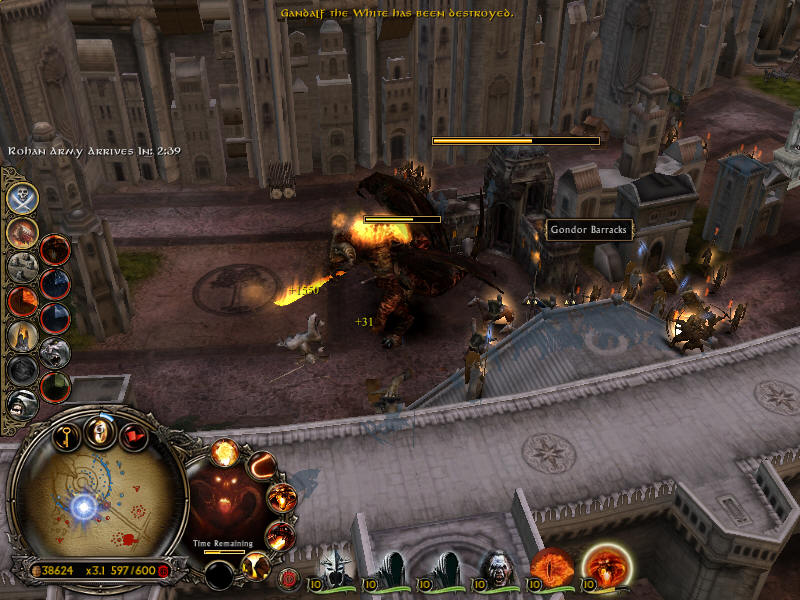800x600 pixels.
Task: Open the gold key button above minimap
Action: 66,435
